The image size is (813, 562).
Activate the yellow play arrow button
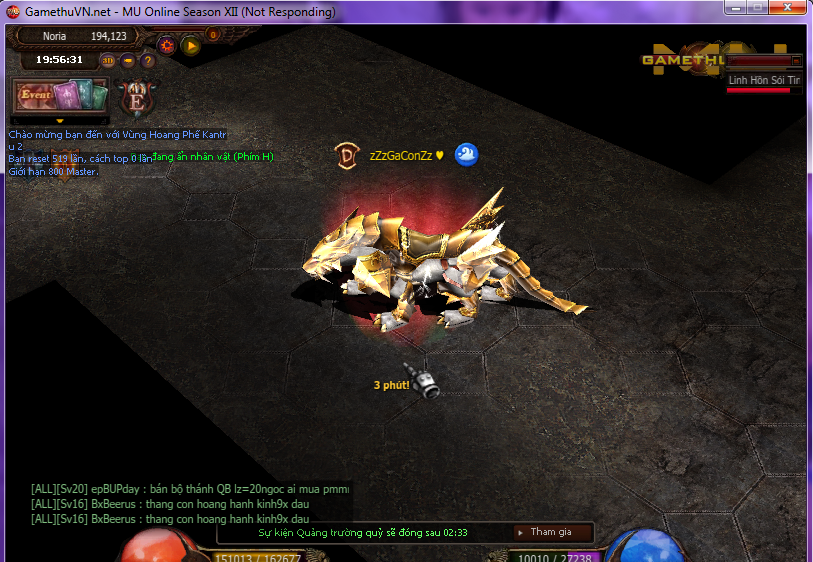(190, 45)
